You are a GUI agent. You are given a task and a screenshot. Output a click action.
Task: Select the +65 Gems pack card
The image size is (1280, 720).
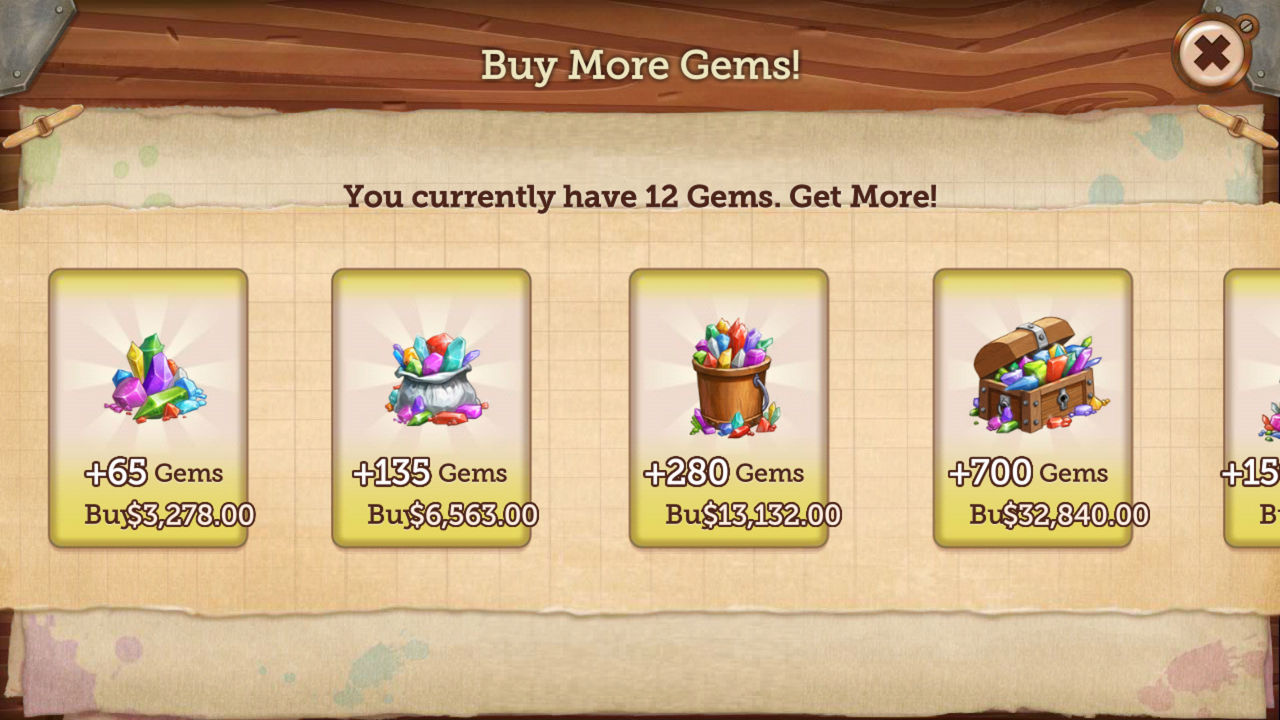pyautogui.click(x=150, y=405)
